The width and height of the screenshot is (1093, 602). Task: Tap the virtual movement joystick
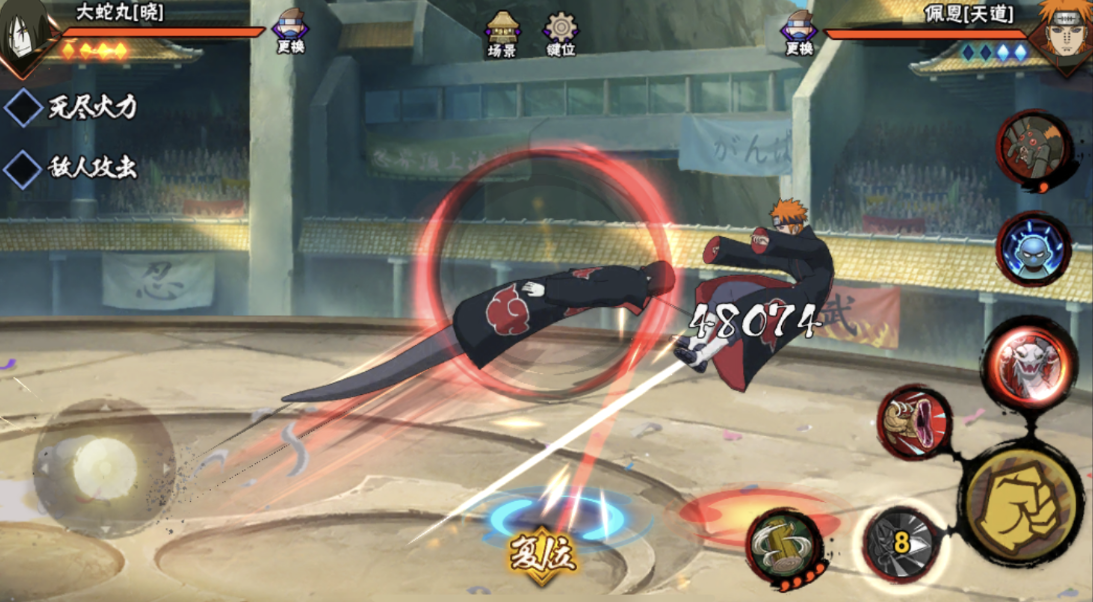tap(98, 465)
